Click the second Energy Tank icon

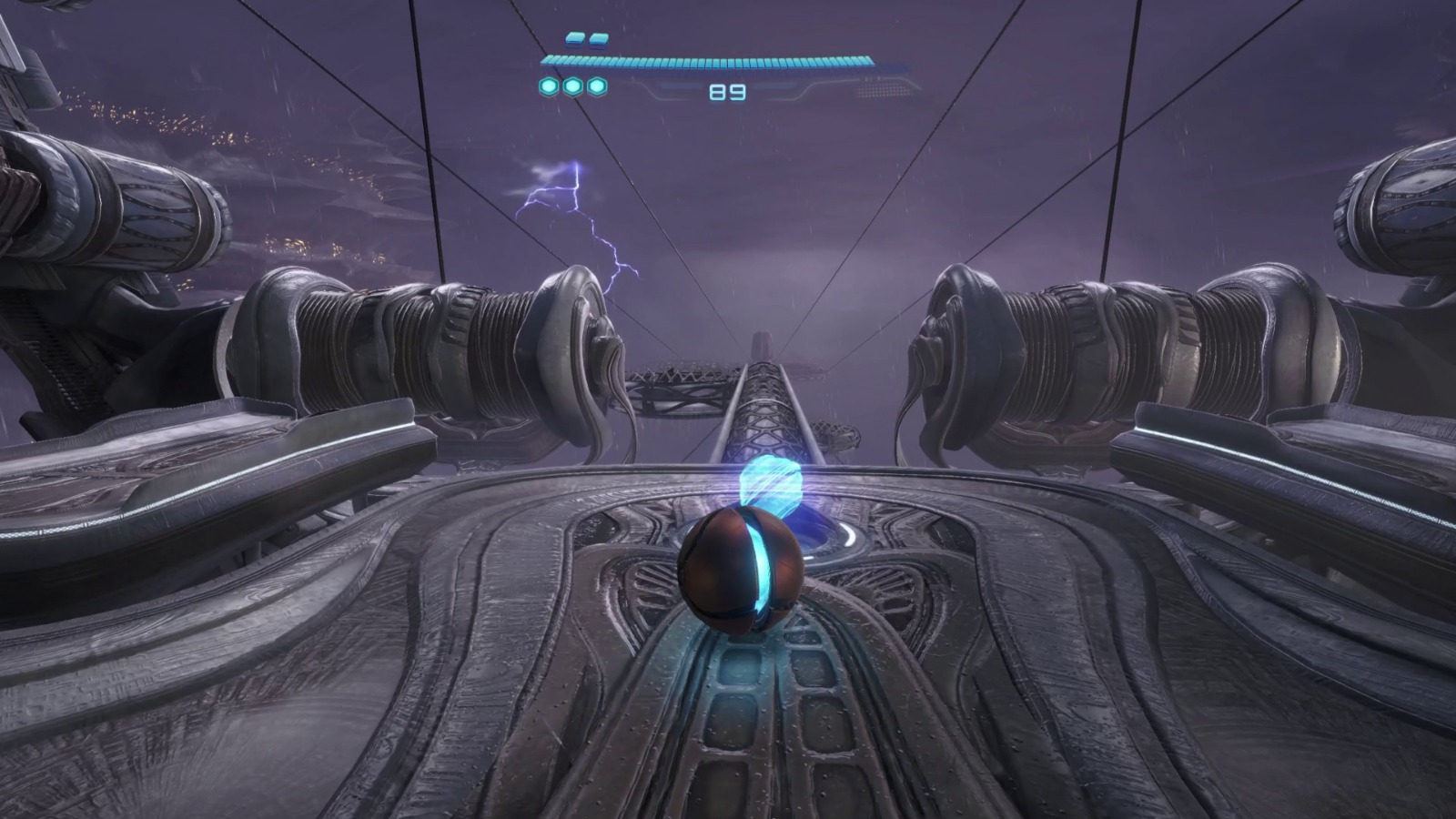click(598, 40)
